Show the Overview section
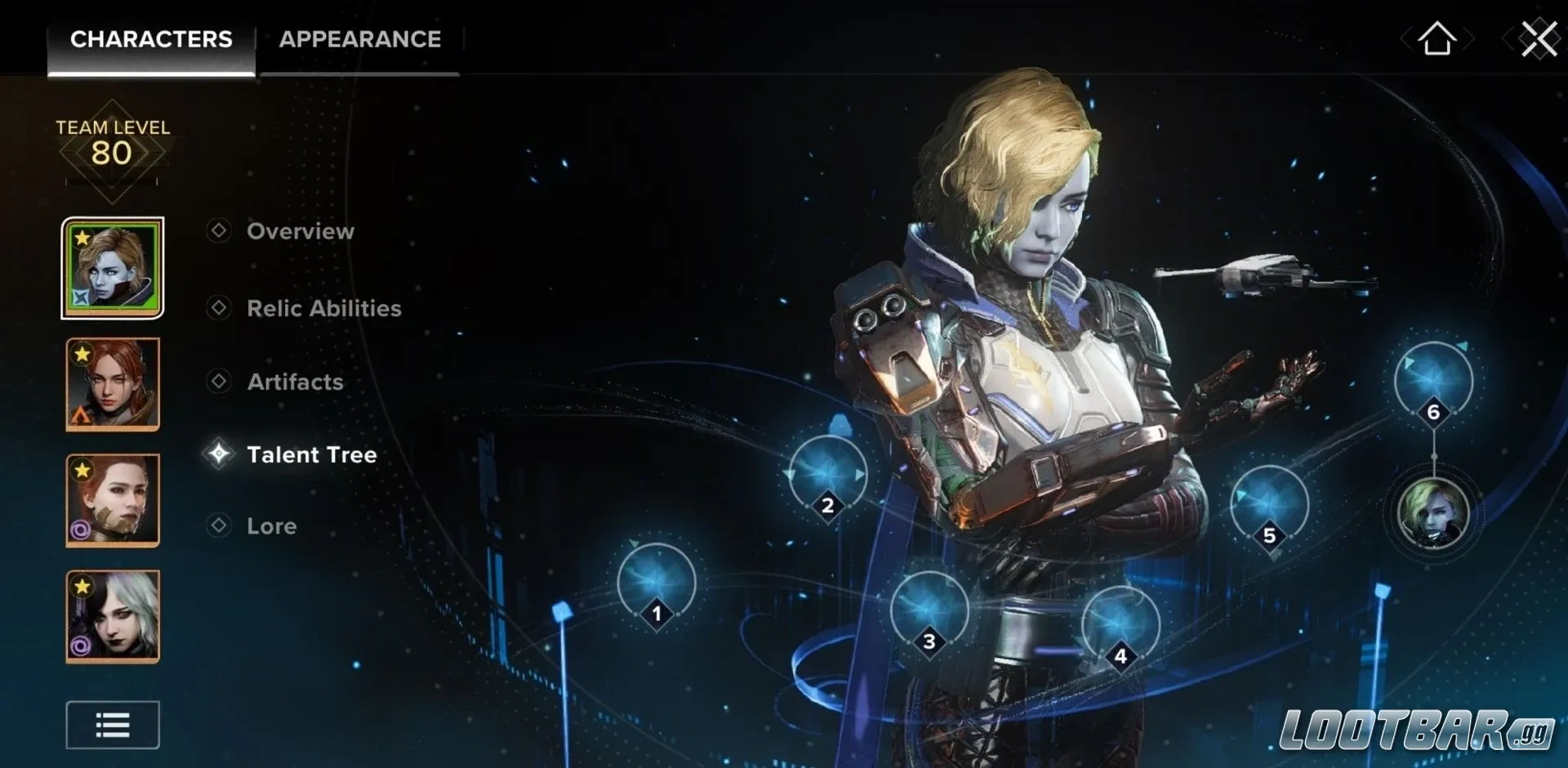 point(300,231)
